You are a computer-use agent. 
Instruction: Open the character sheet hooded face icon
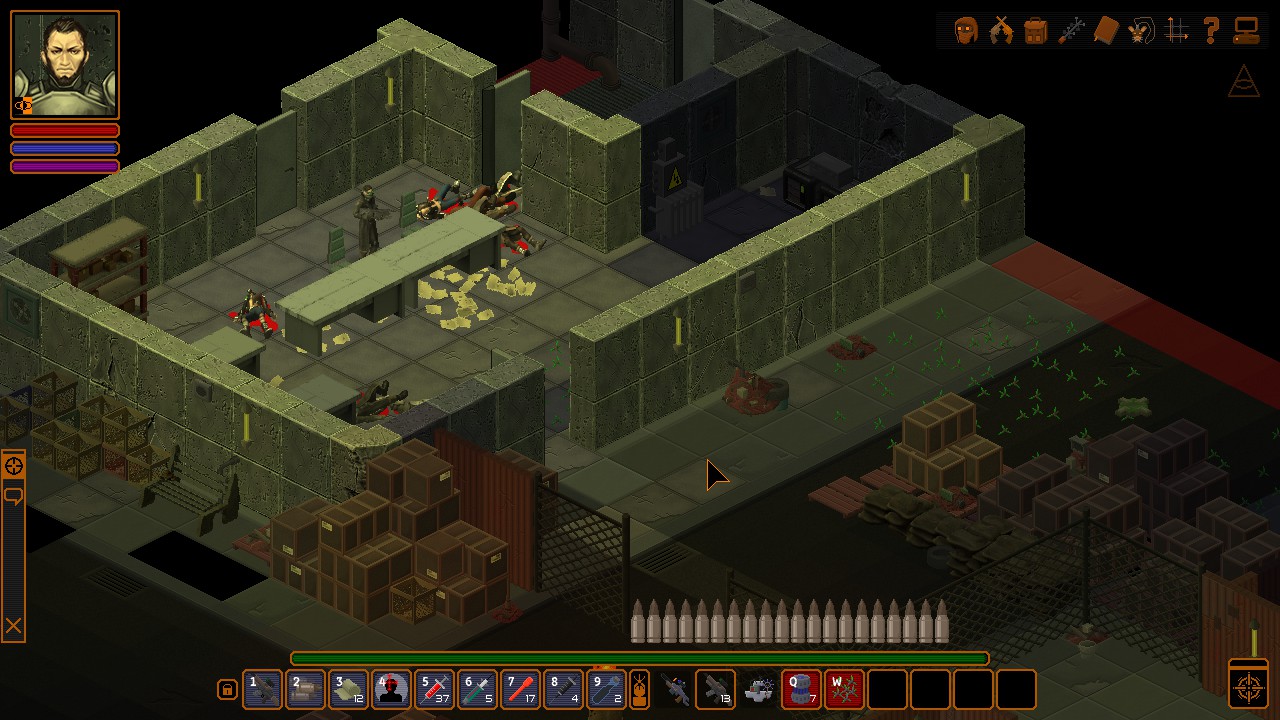click(x=966, y=31)
